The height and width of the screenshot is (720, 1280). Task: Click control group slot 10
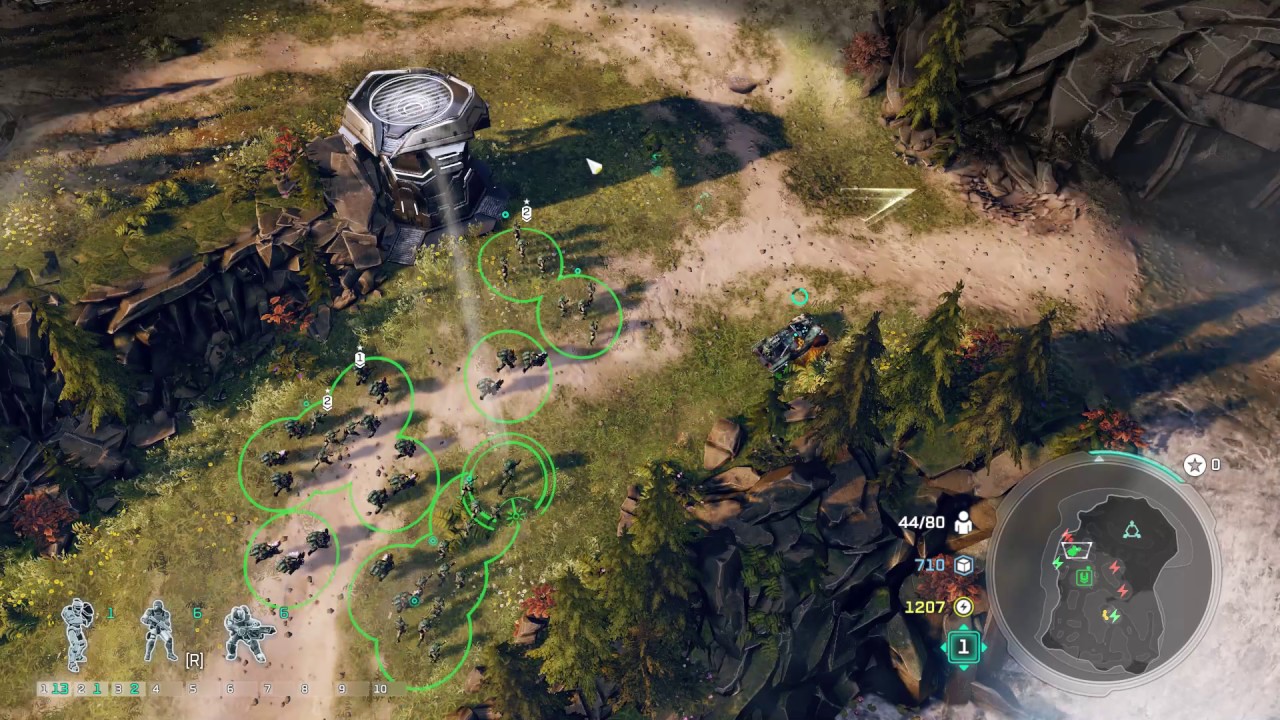pyautogui.click(x=380, y=689)
